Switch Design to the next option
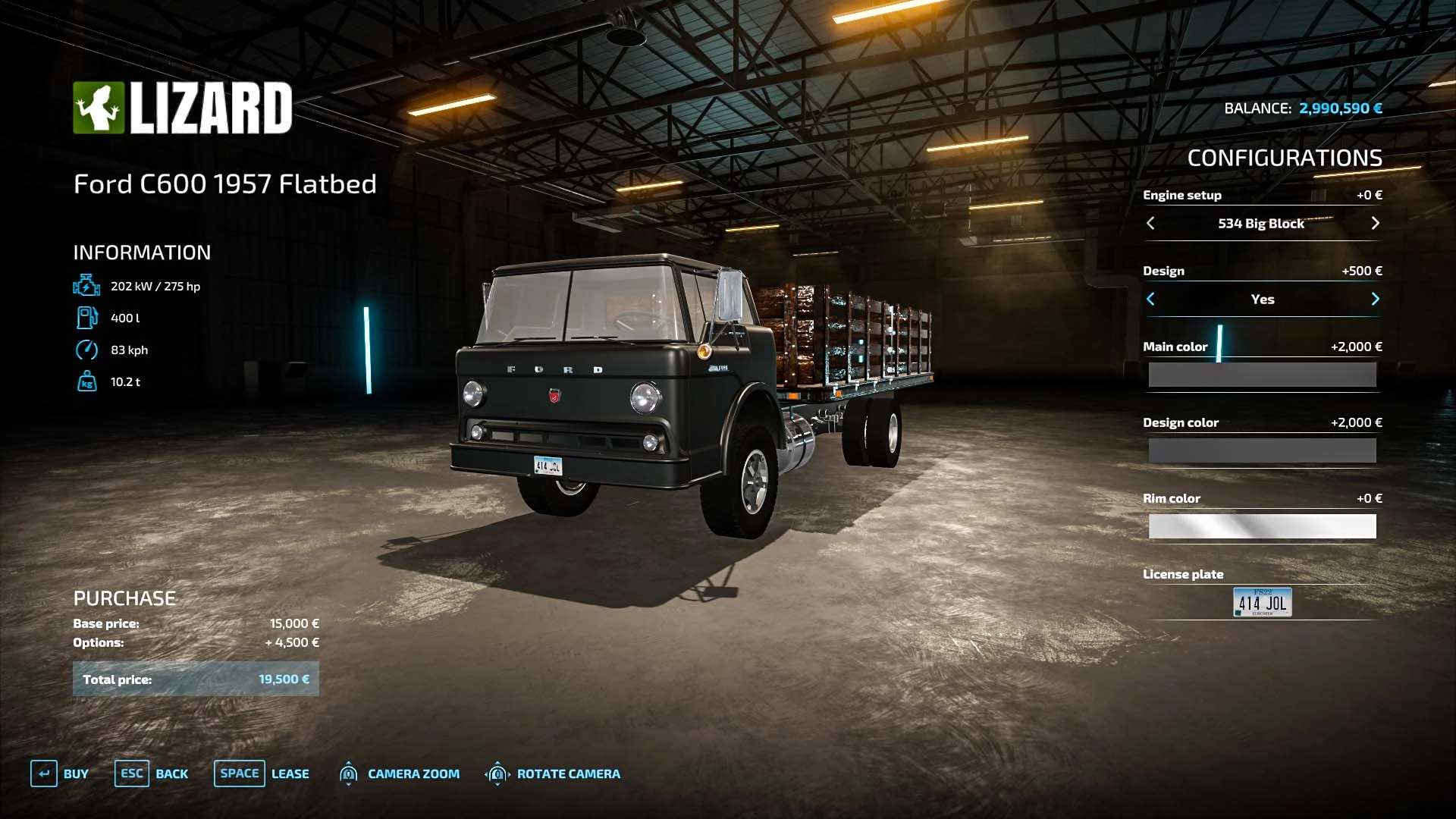 coord(1375,299)
